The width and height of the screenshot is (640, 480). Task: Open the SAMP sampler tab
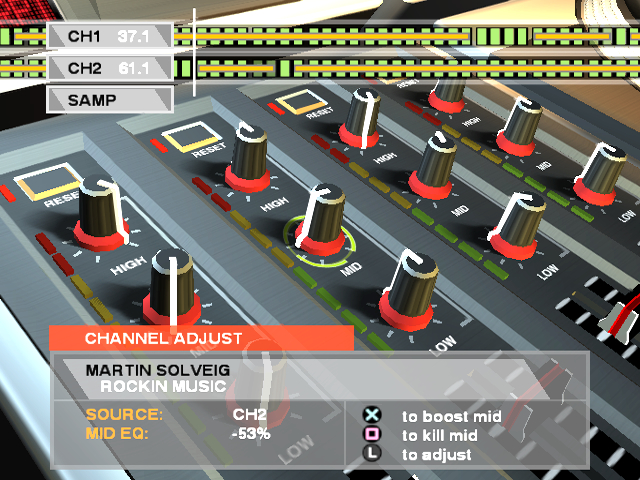tap(108, 100)
